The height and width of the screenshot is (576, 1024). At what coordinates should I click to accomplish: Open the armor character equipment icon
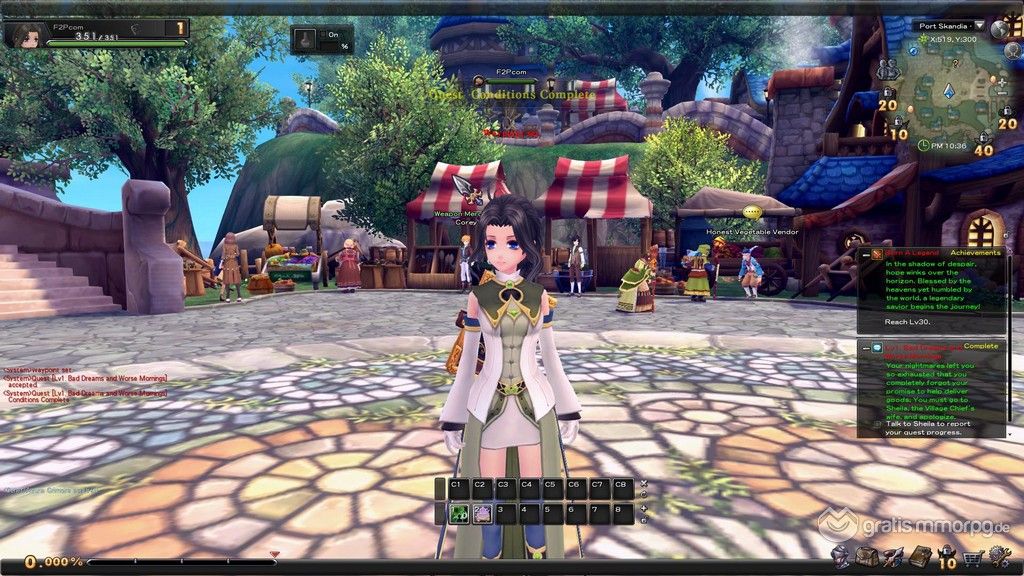click(840, 556)
